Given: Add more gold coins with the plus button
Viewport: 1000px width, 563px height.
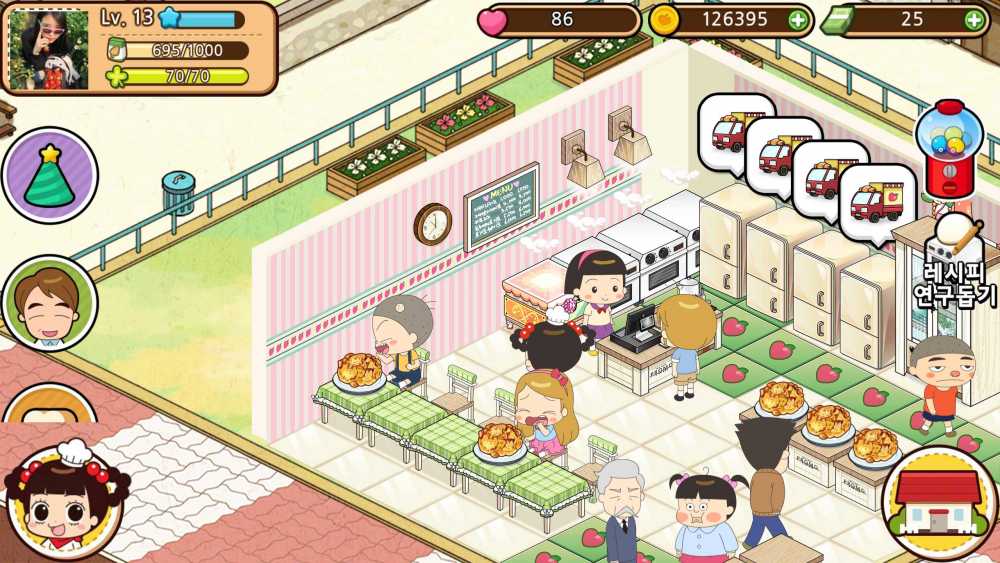Looking at the screenshot, I should (x=796, y=19).
